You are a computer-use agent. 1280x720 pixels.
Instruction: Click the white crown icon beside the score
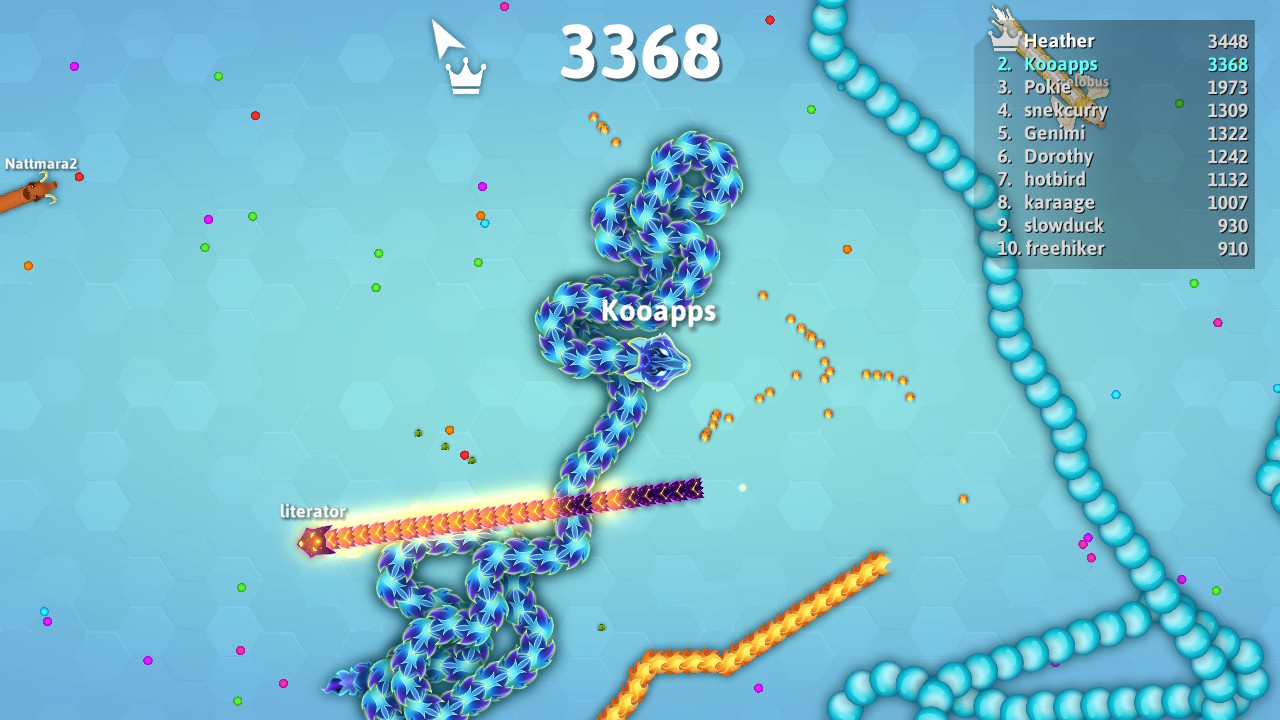(x=466, y=73)
